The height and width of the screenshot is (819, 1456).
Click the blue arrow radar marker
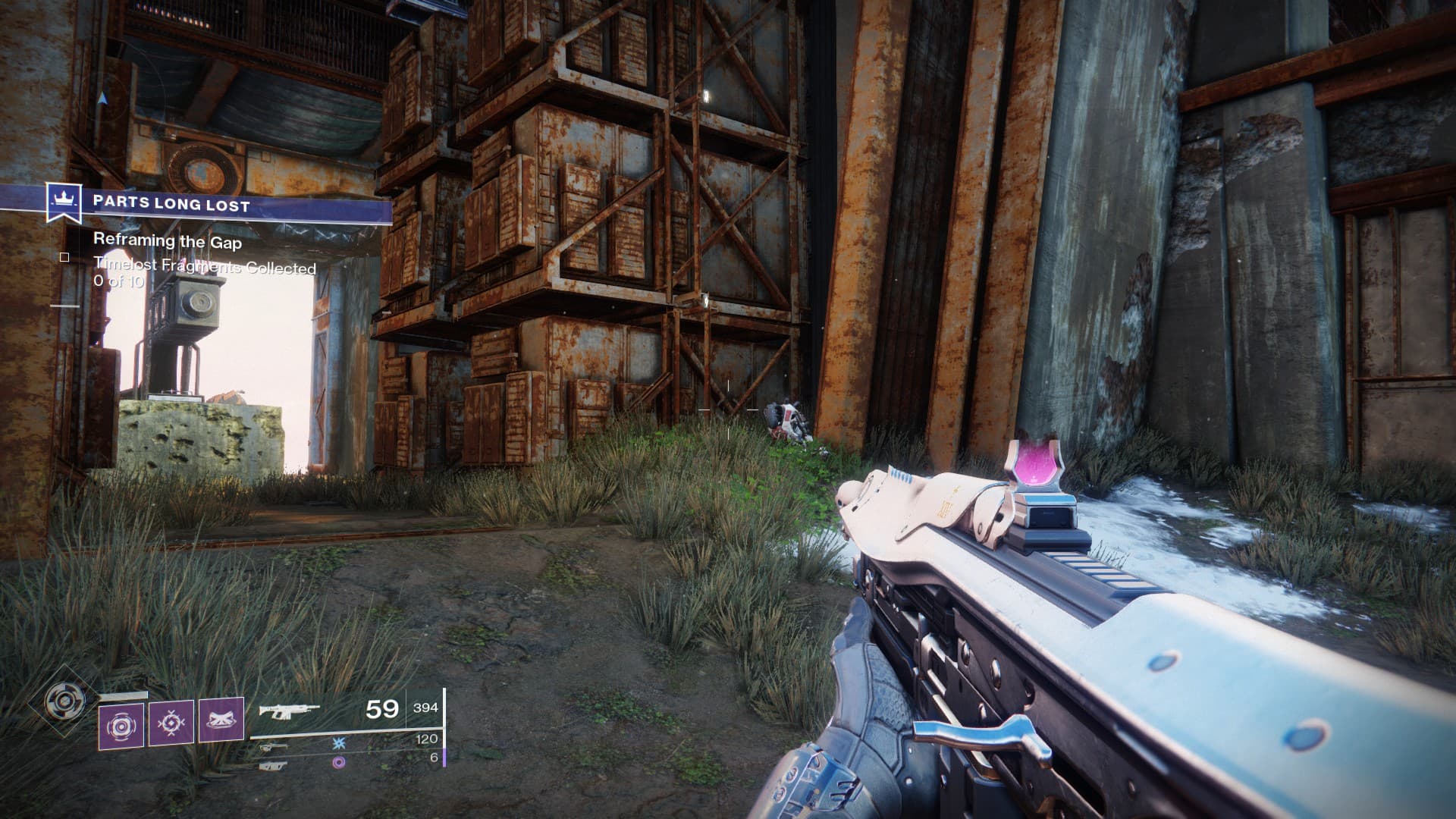pyautogui.click(x=102, y=98)
